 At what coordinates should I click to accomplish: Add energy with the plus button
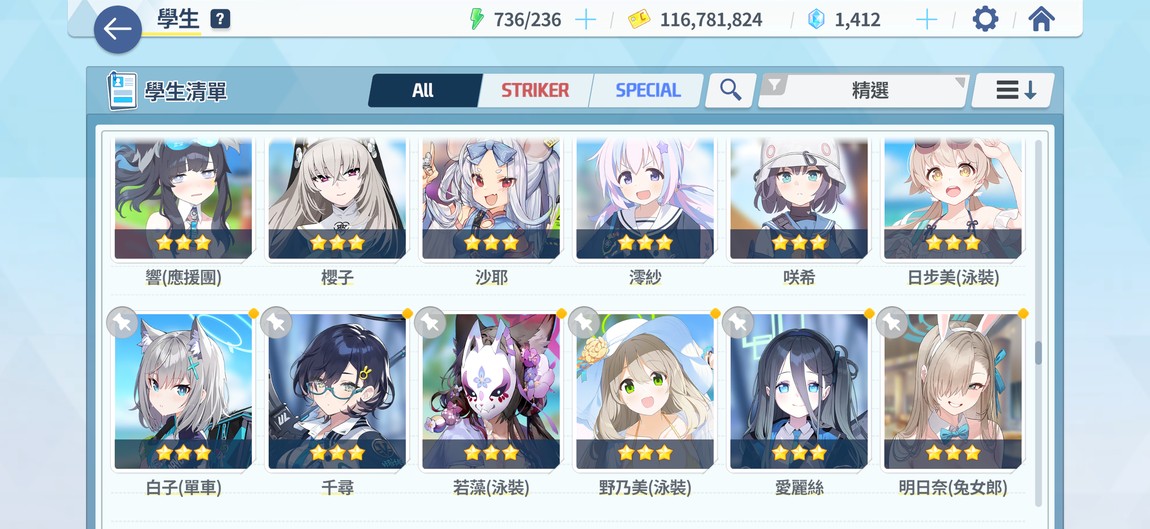pos(586,20)
